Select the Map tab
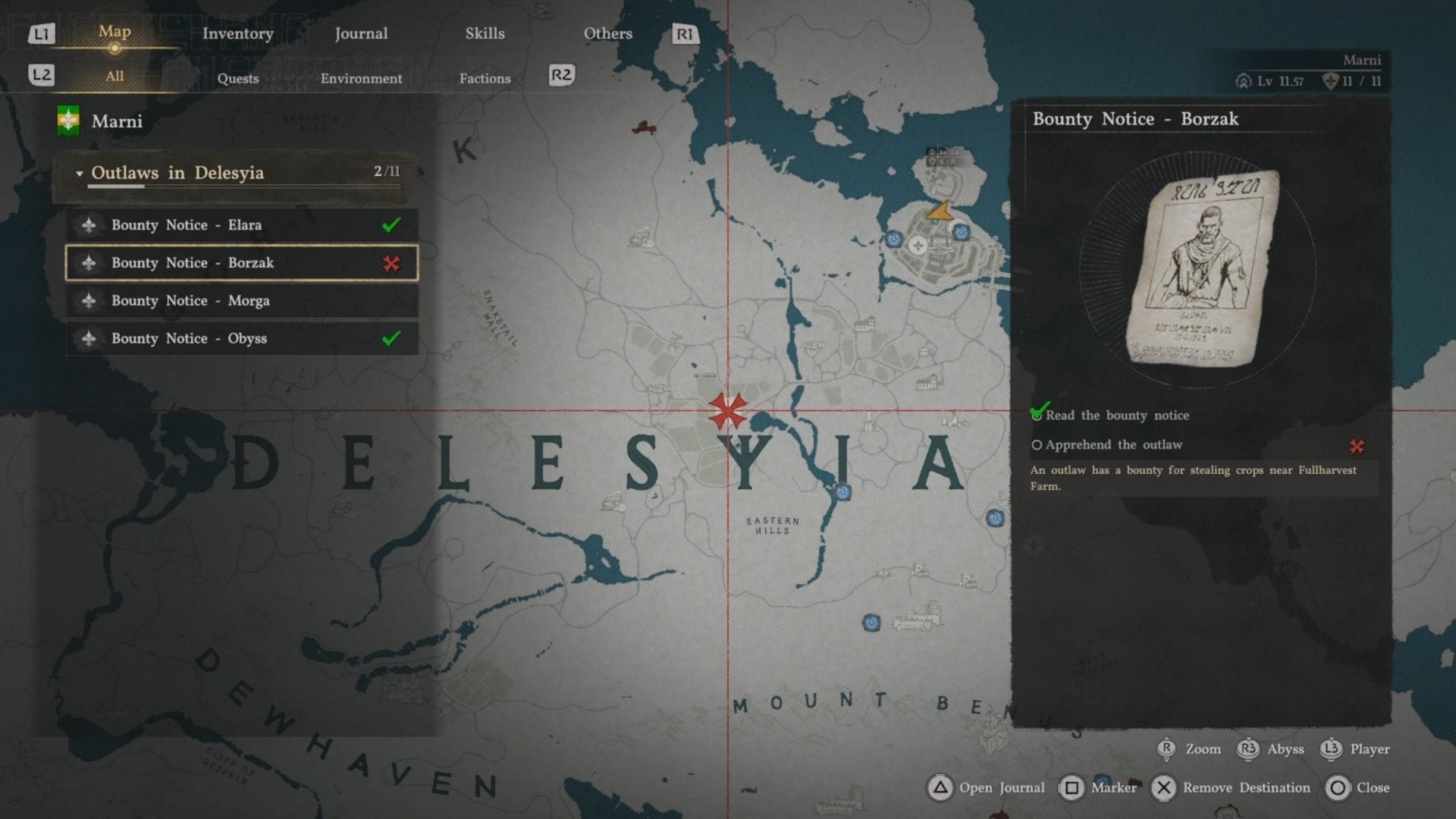The image size is (1456, 819). pos(115,32)
